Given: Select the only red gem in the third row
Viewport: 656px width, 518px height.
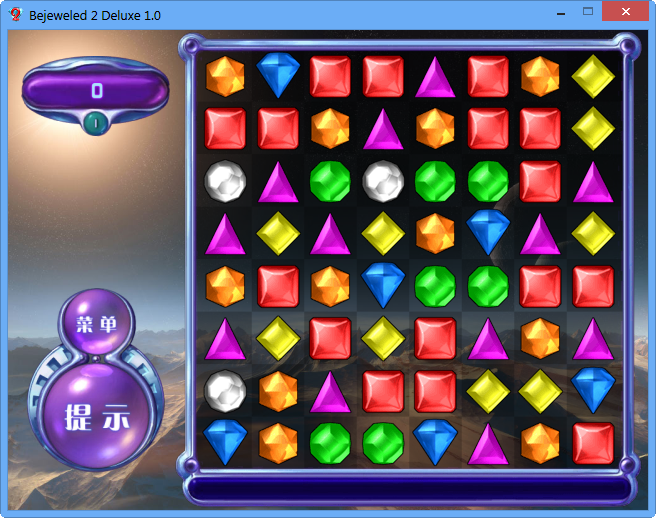Looking at the screenshot, I should [540, 181].
